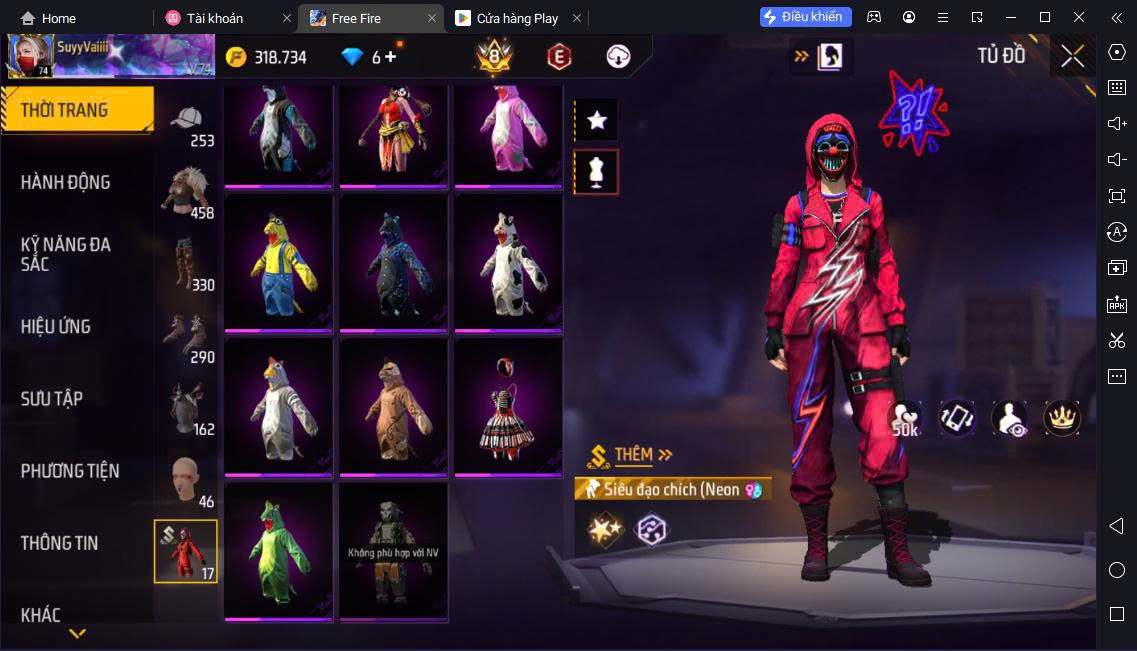Choose the cow onesie costume
Viewport: 1137px width, 651px height.
pyautogui.click(x=508, y=260)
